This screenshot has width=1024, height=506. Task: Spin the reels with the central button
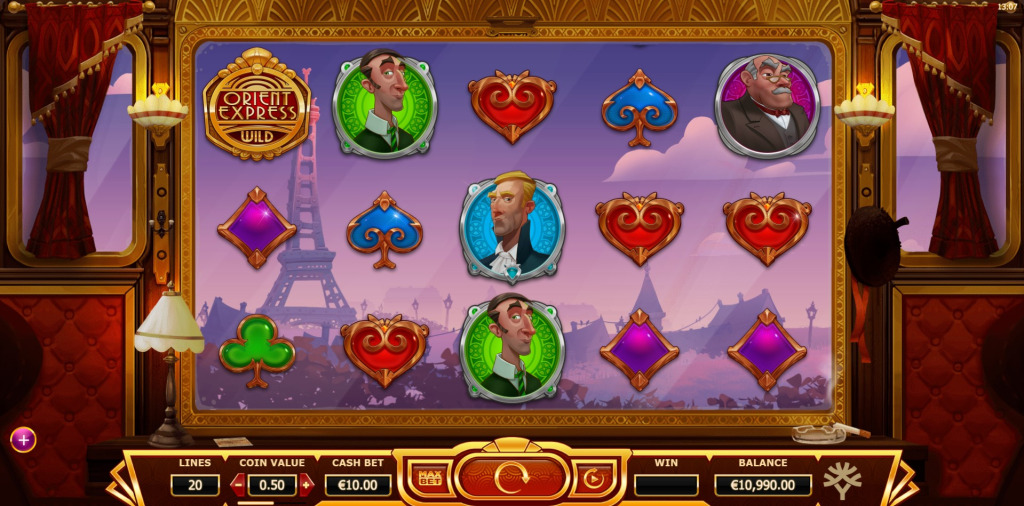[511, 478]
